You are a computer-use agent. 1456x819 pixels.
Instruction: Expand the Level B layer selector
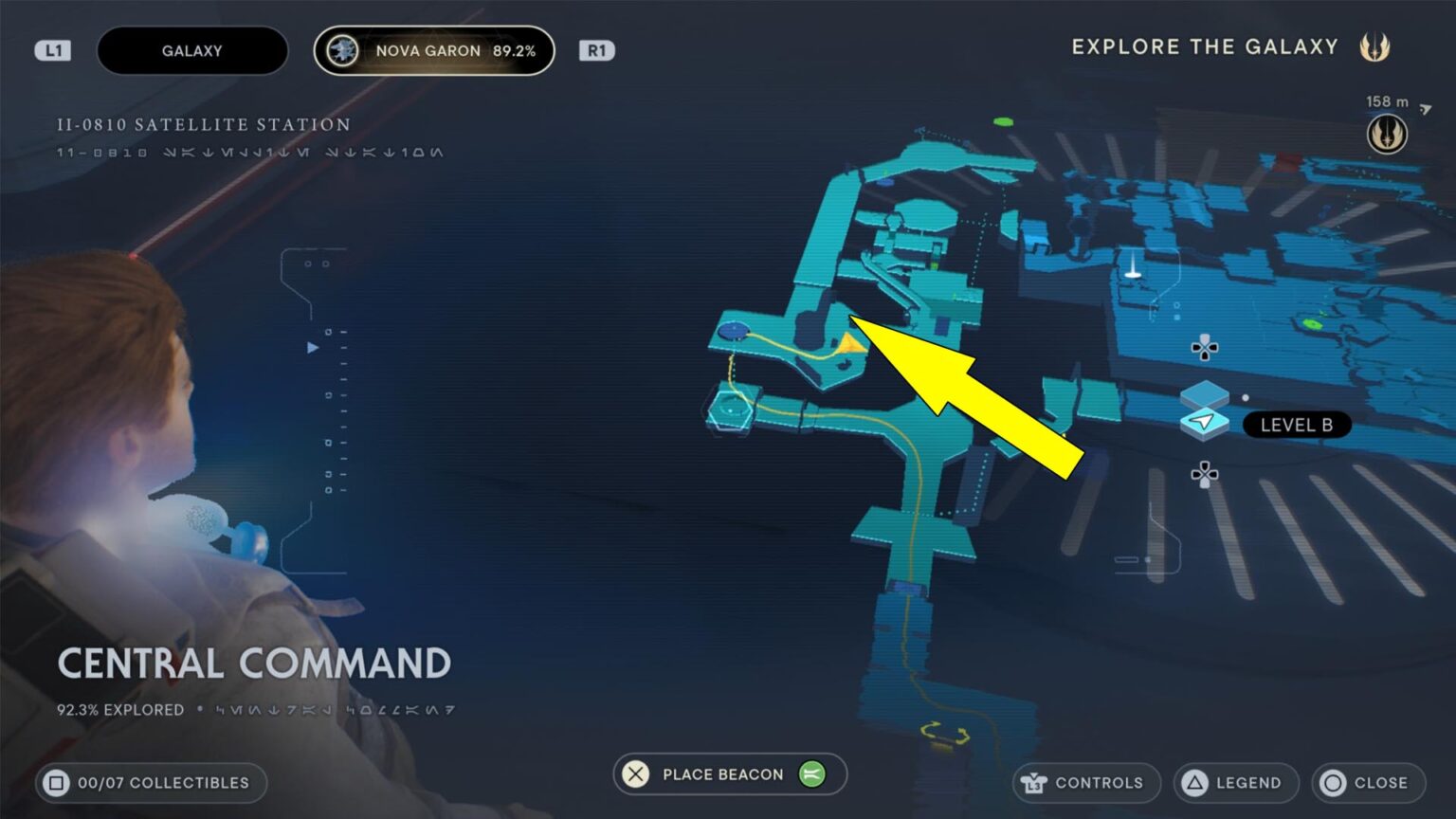1297,425
